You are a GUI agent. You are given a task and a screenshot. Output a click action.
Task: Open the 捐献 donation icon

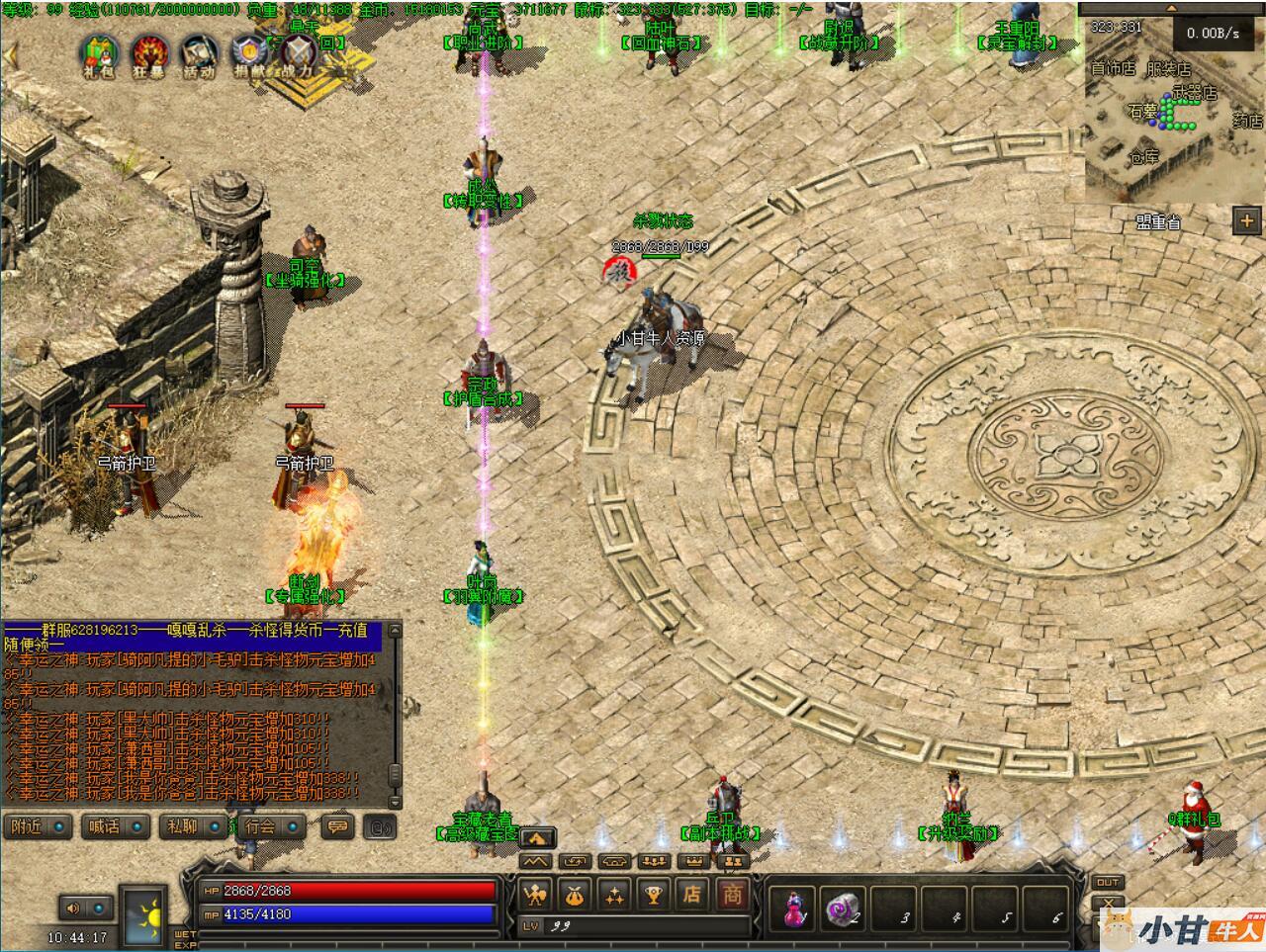tap(249, 54)
